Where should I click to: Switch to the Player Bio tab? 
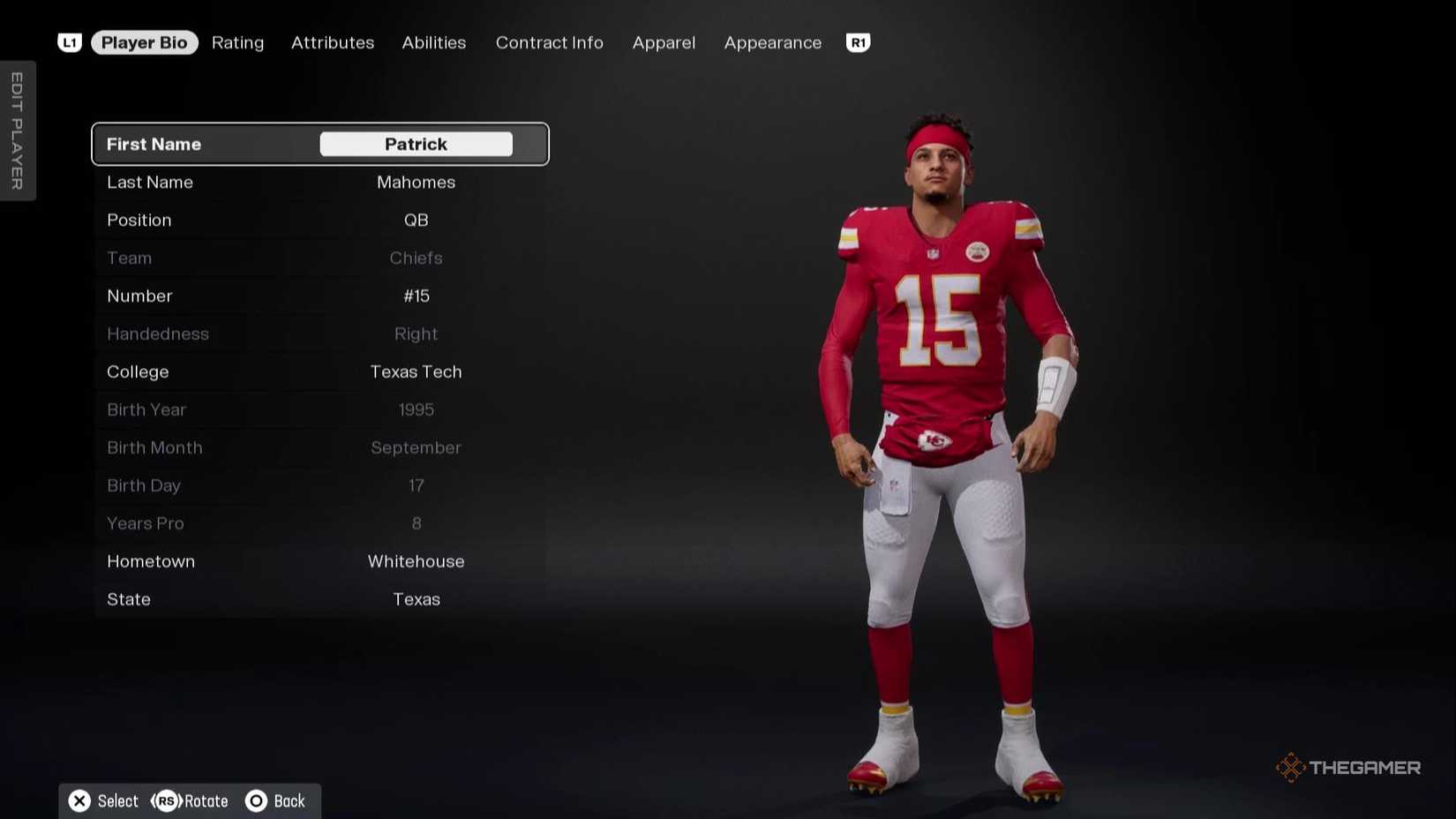tap(144, 42)
